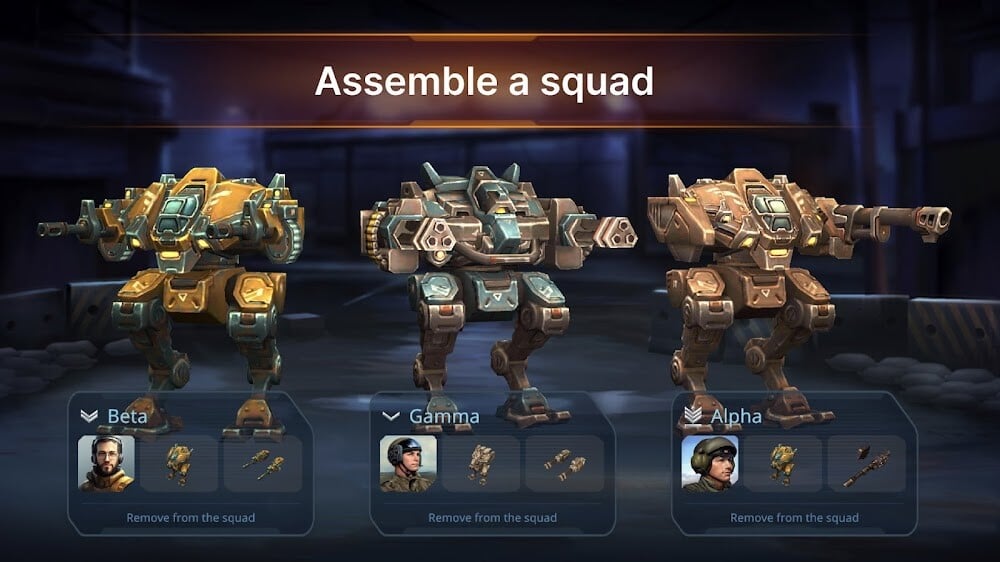Remove Alpha from the squad
1000x562 pixels.
pyautogui.click(x=794, y=518)
